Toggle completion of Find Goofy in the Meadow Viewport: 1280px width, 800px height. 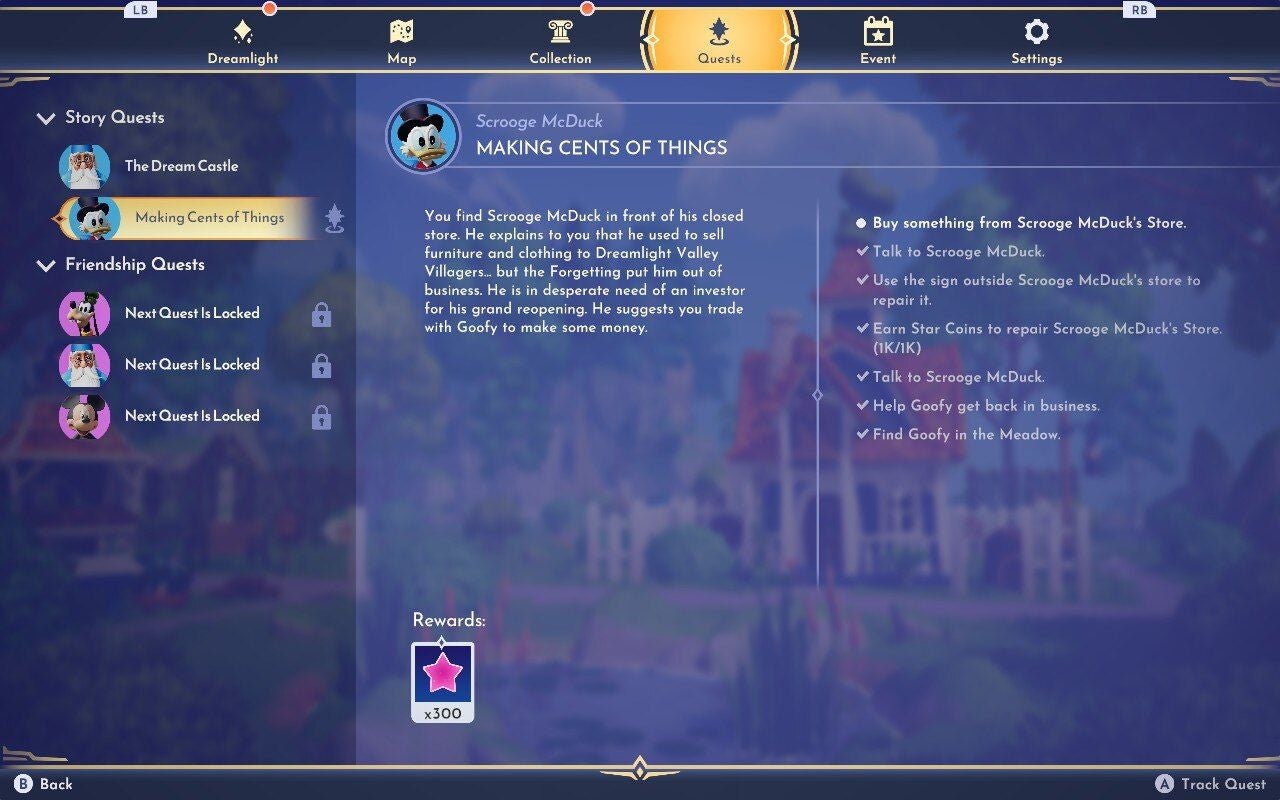(x=863, y=434)
